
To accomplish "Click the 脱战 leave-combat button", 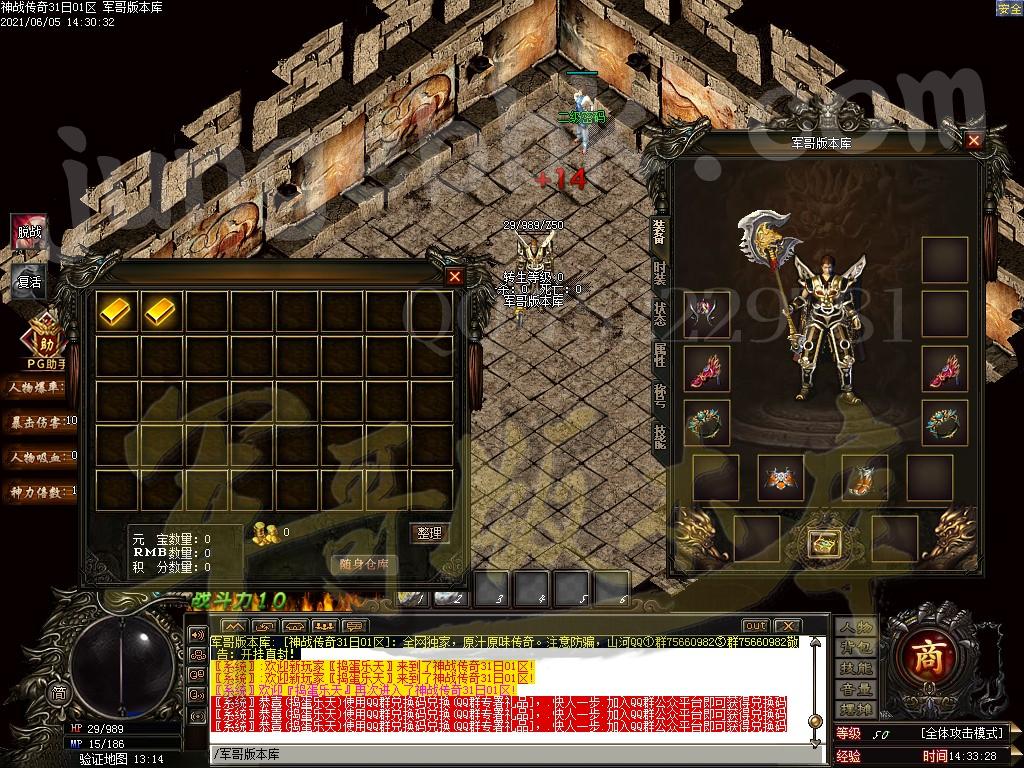I will (30, 232).
